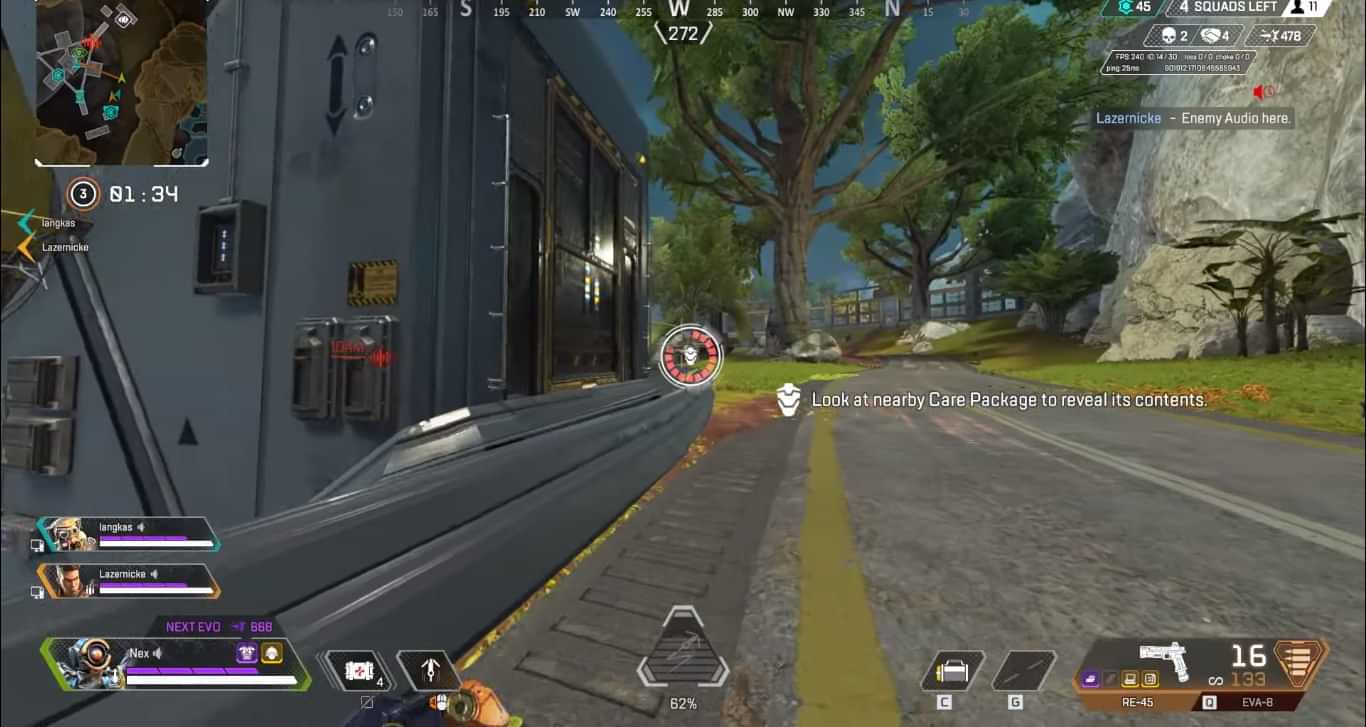
Task: Select the RE-45 weapon label
Action: [1139, 702]
